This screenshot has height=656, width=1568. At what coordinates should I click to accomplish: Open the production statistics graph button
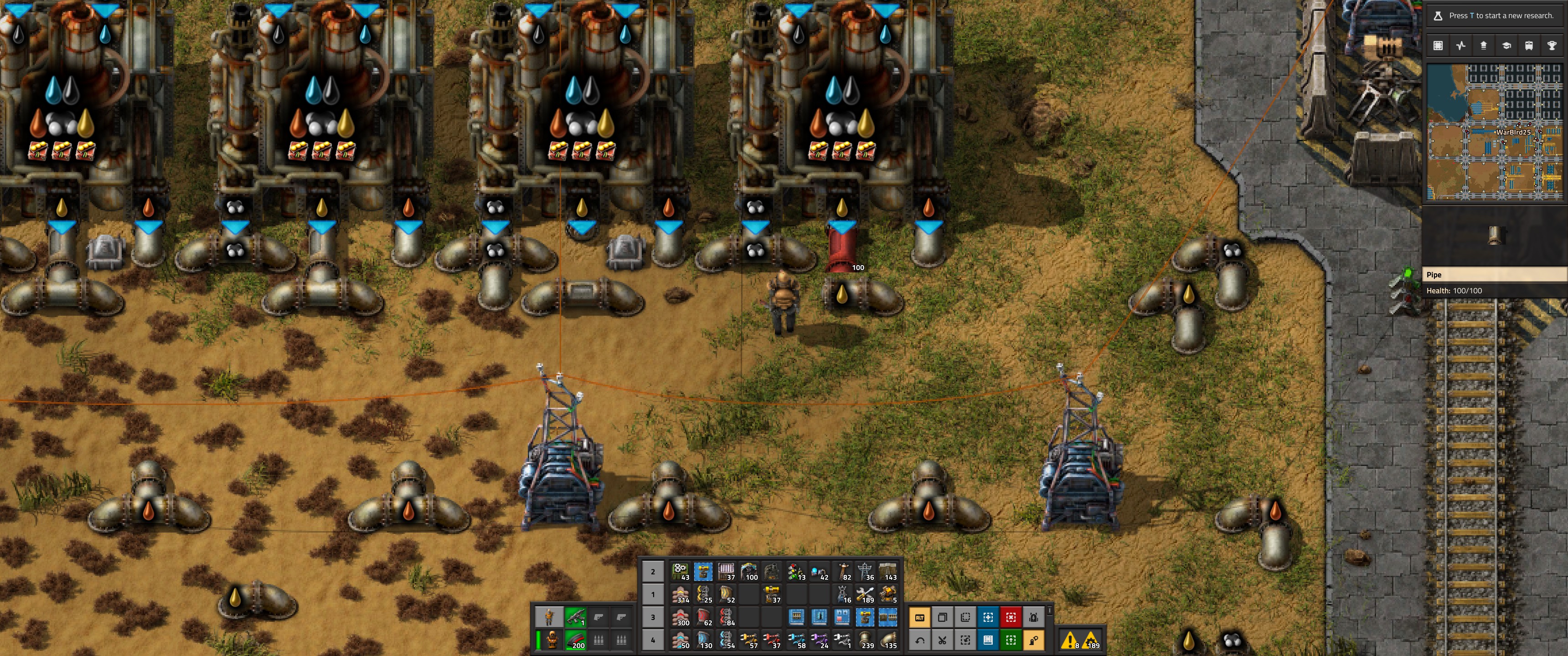[x=1461, y=46]
